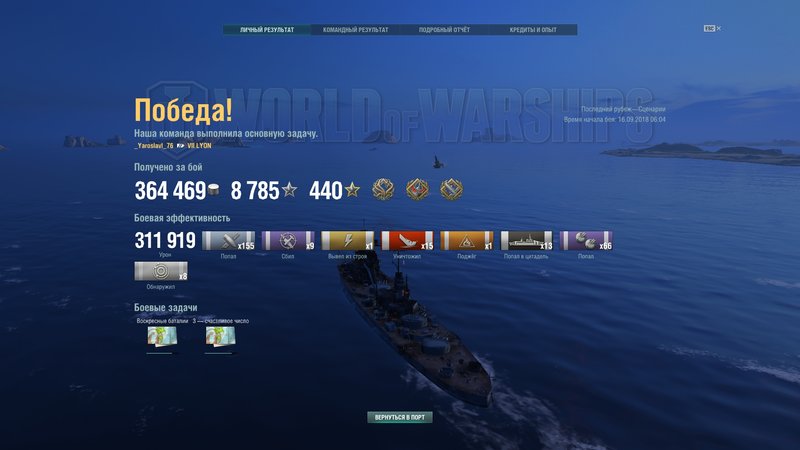Select the secondary hits ribbon x66

pos(586,240)
